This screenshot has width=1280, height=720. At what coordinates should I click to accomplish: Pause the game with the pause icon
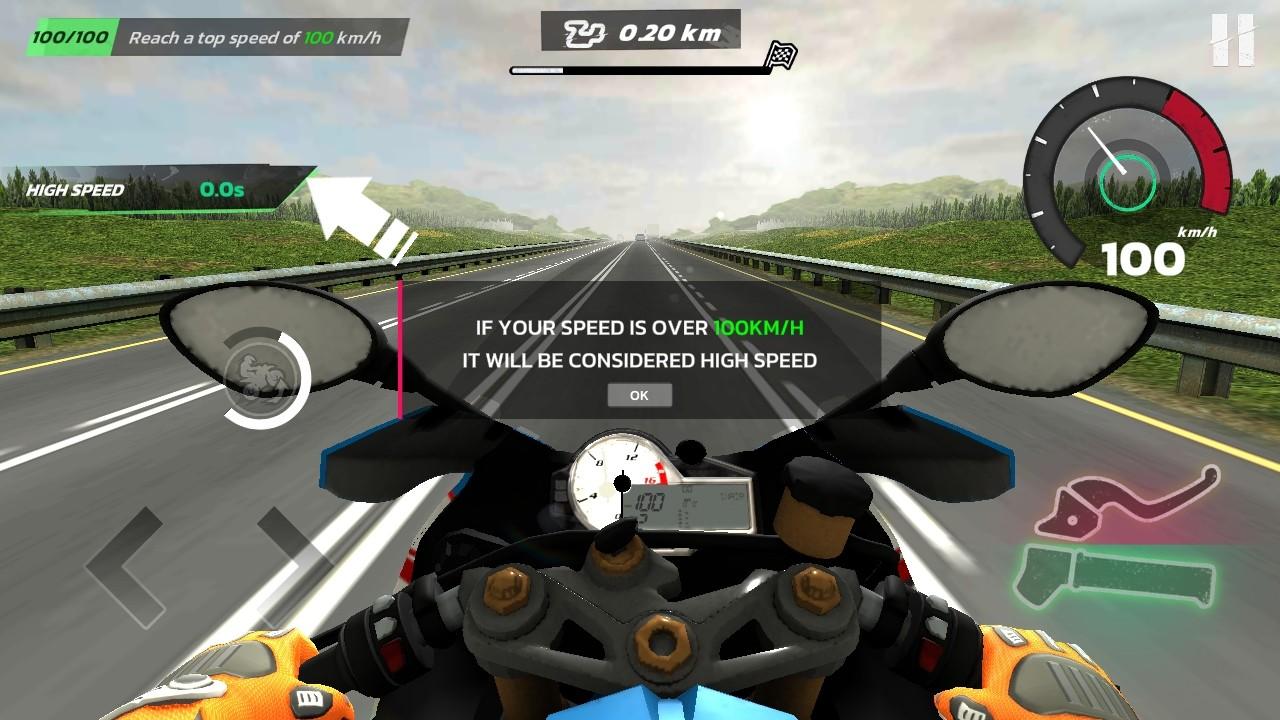[1232, 40]
